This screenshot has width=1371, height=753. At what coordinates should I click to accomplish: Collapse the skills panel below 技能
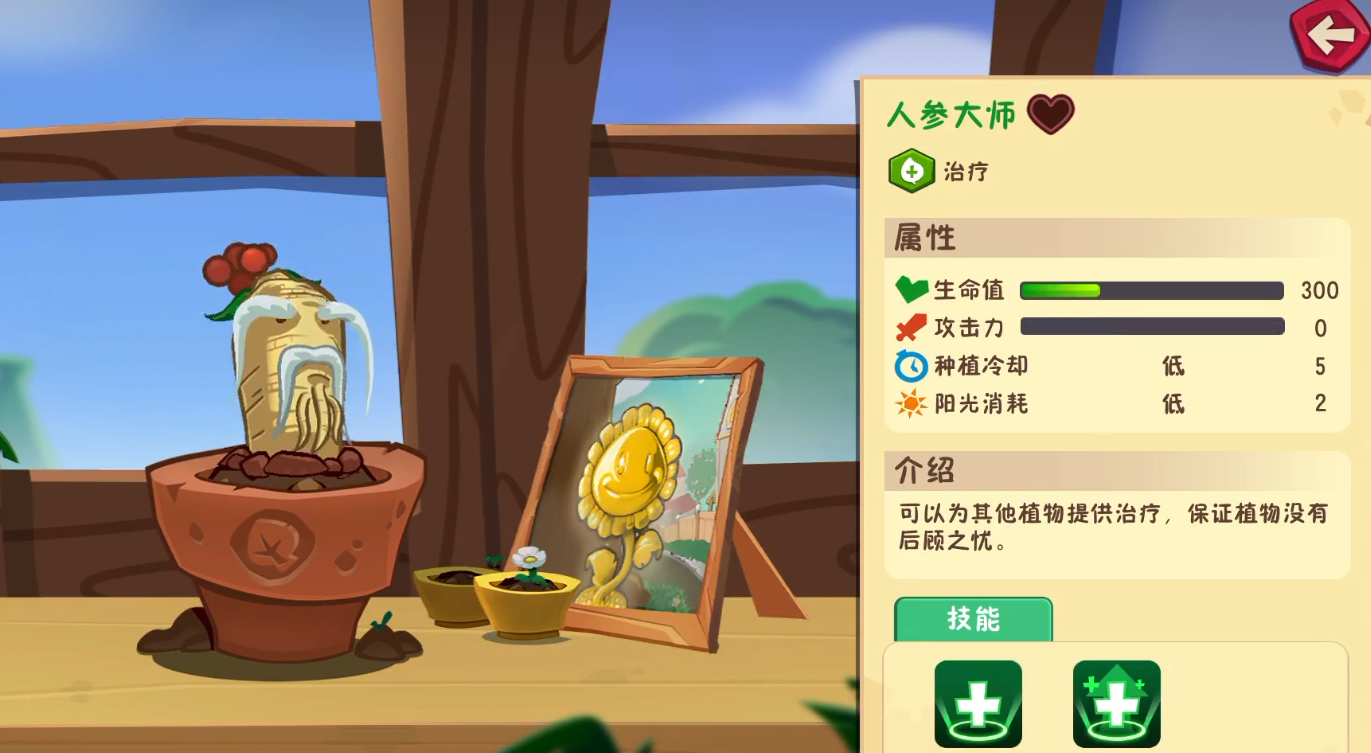click(x=1117, y=700)
